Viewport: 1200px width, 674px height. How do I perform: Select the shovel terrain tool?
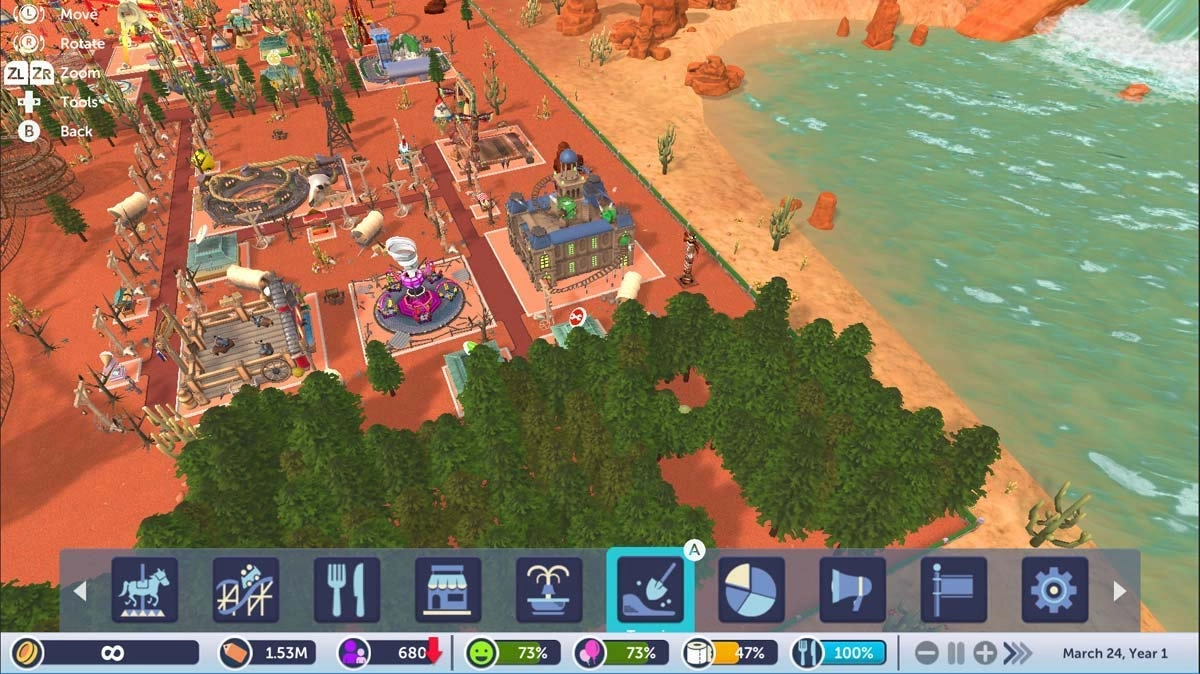coord(650,590)
